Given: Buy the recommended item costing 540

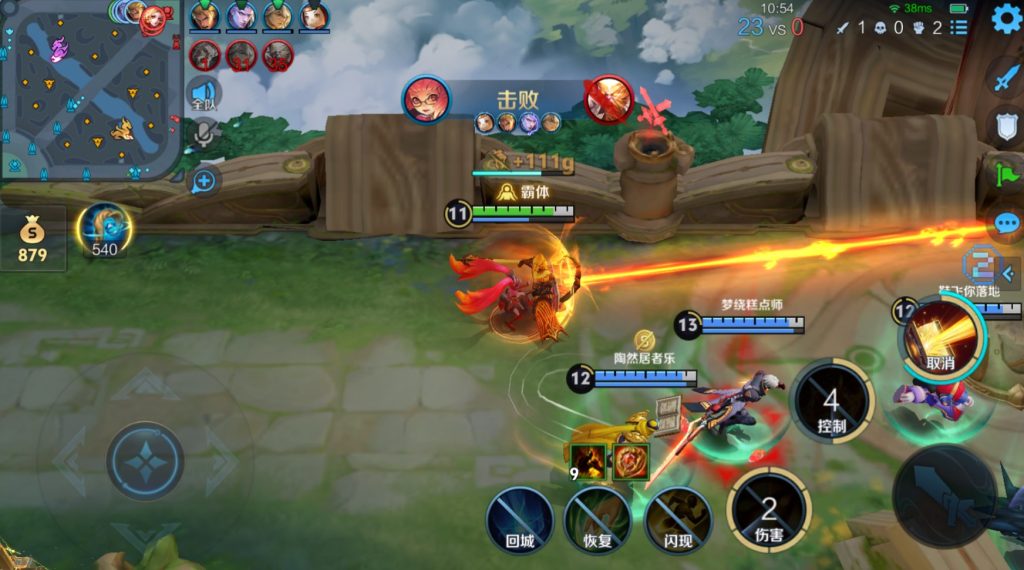Looking at the screenshot, I should tap(104, 230).
